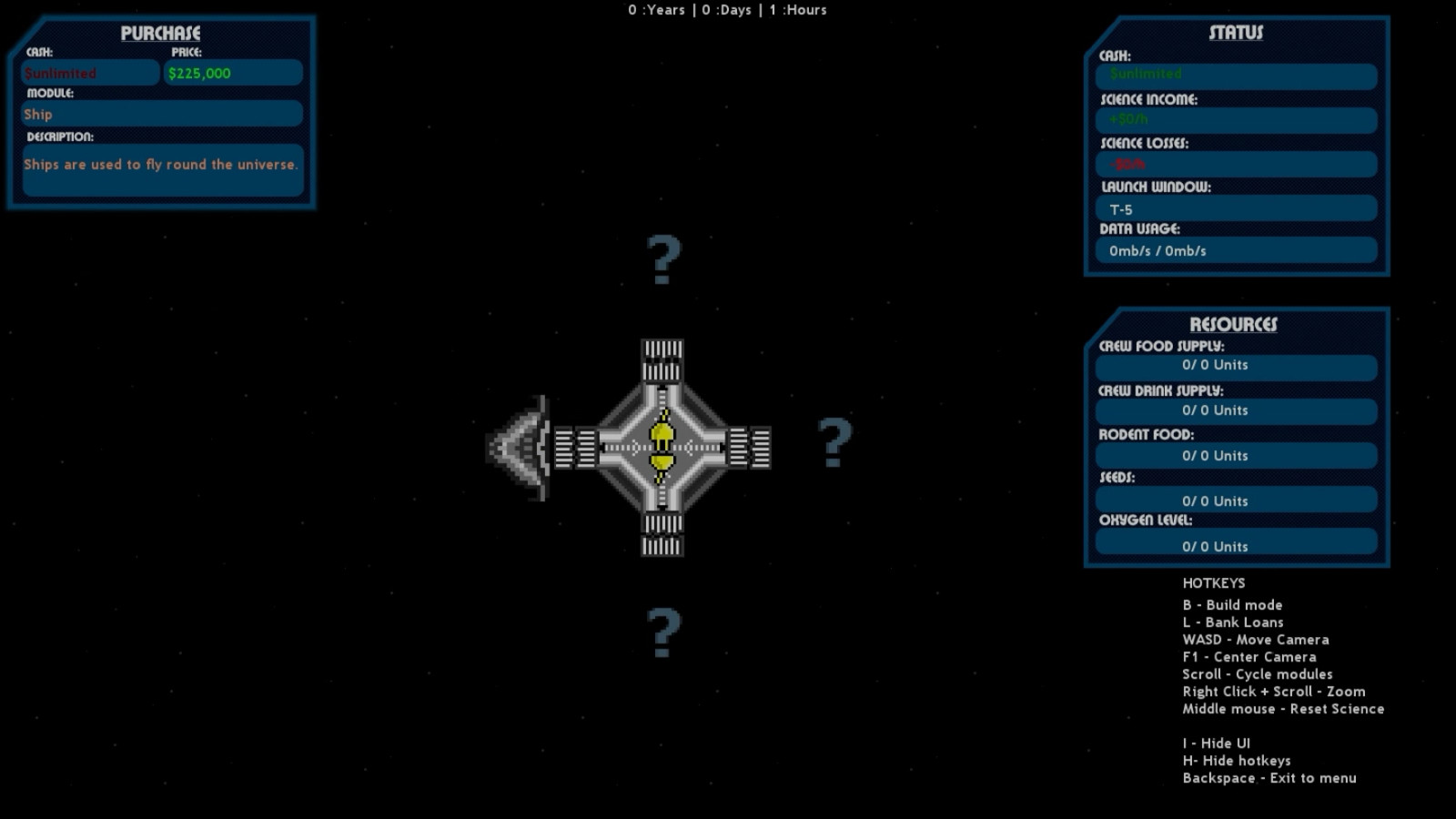Viewport: 1456px width, 819px height.
Task: Click the yellow astronaut at the station center
Action: click(x=662, y=446)
